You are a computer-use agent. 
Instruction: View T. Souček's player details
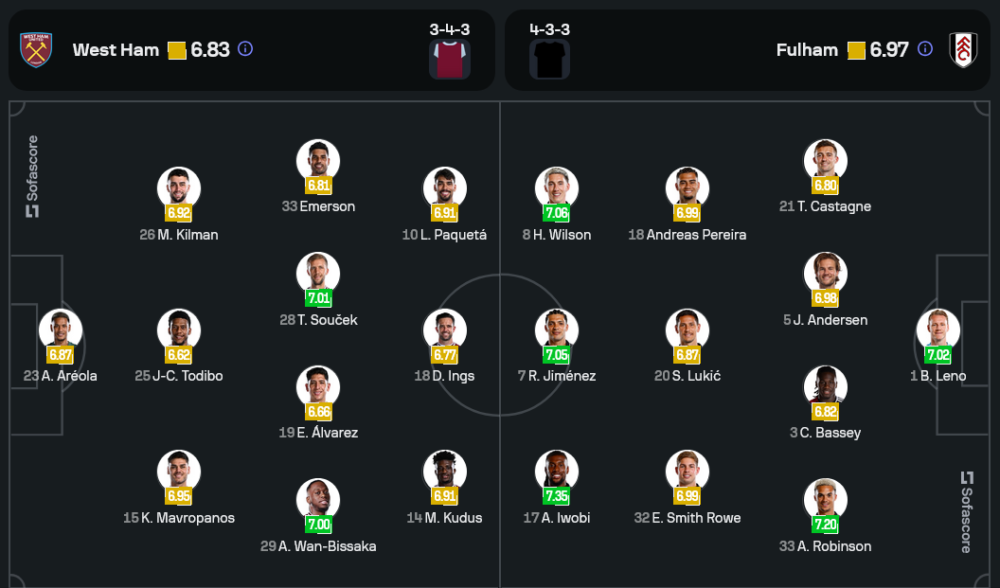pyautogui.click(x=318, y=275)
